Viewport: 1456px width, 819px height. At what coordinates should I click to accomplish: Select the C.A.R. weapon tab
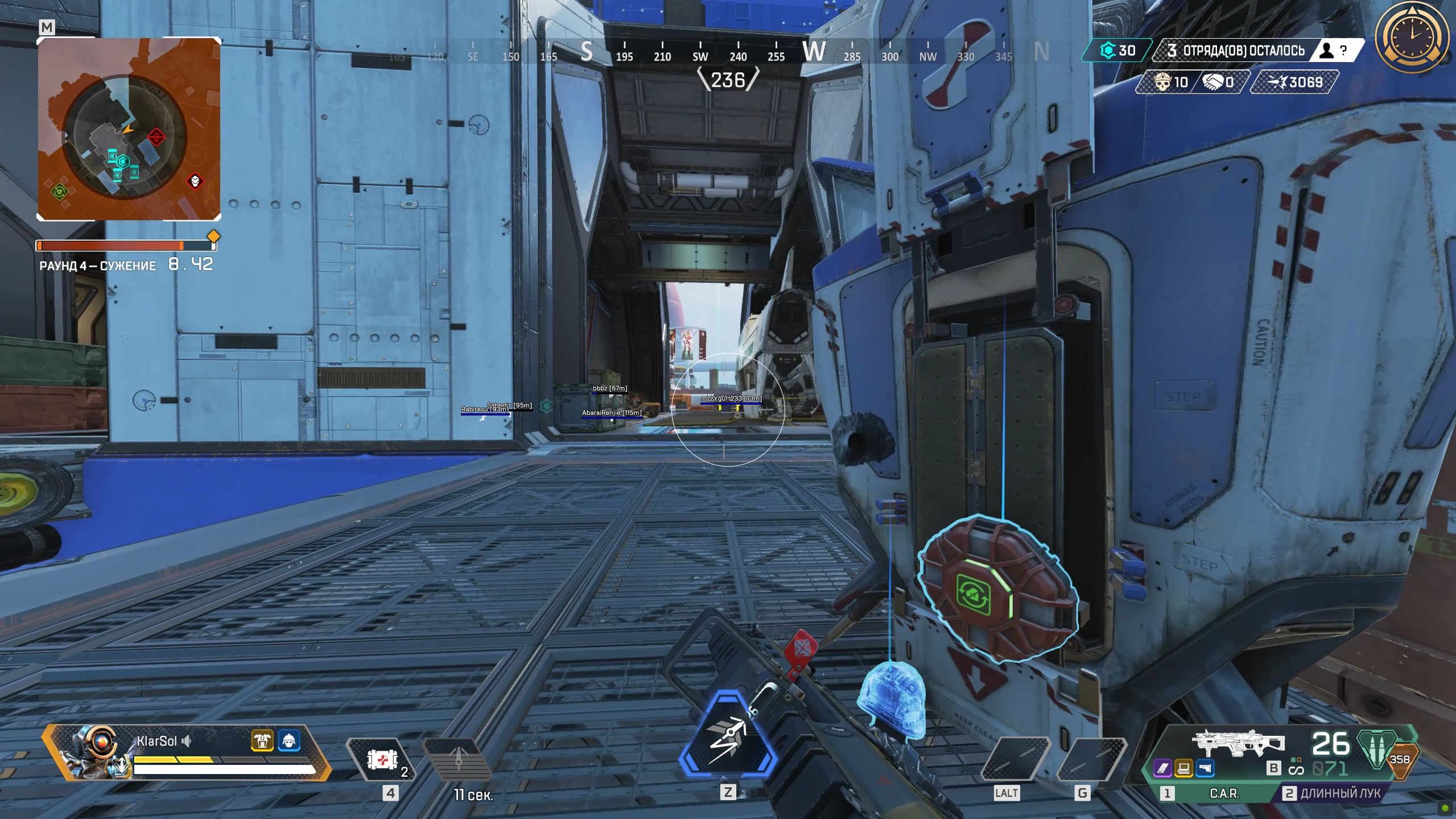(1223, 793)
